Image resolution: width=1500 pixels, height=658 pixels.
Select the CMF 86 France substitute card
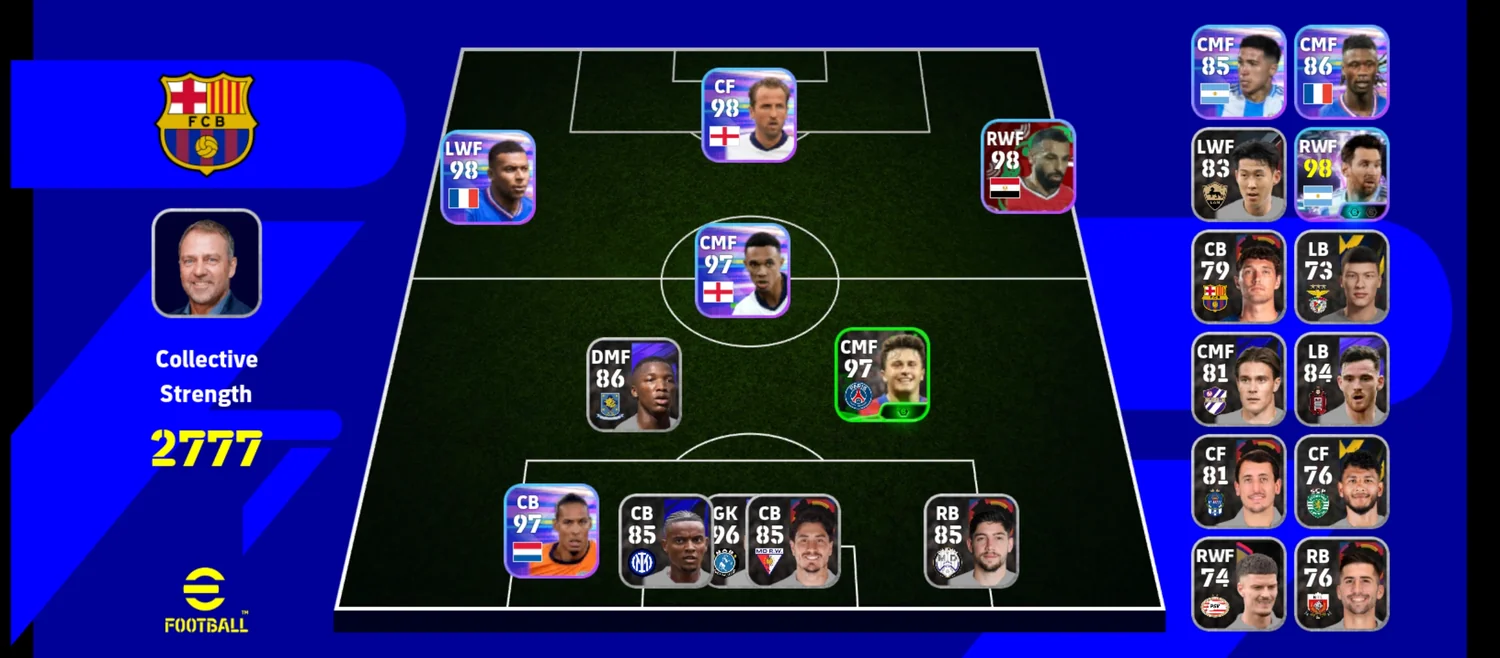pos(1341,72)
